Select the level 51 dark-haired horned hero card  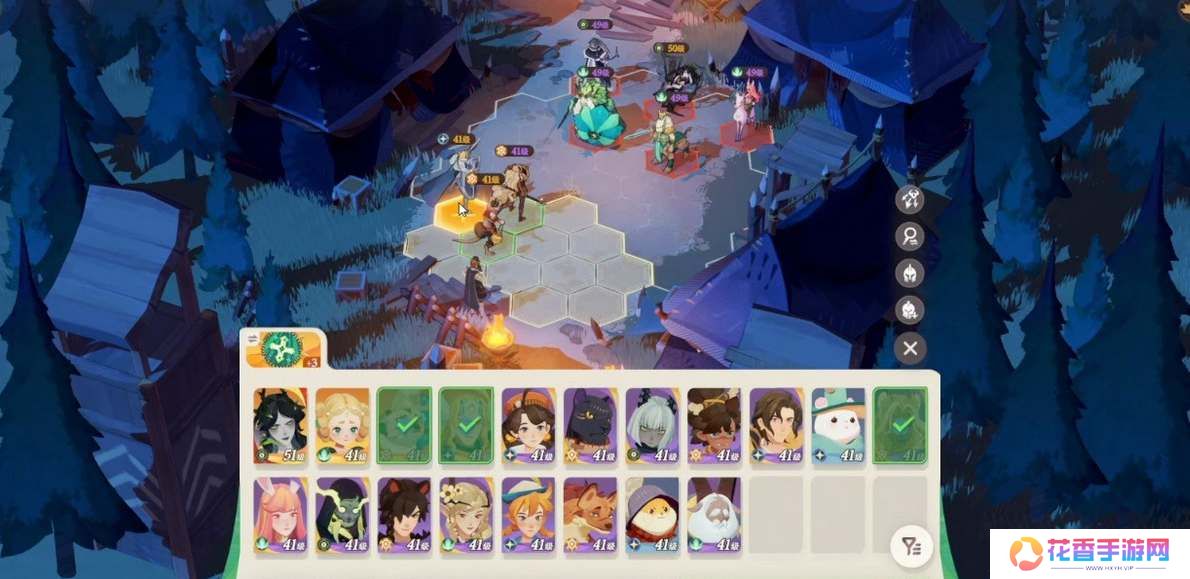280,426
